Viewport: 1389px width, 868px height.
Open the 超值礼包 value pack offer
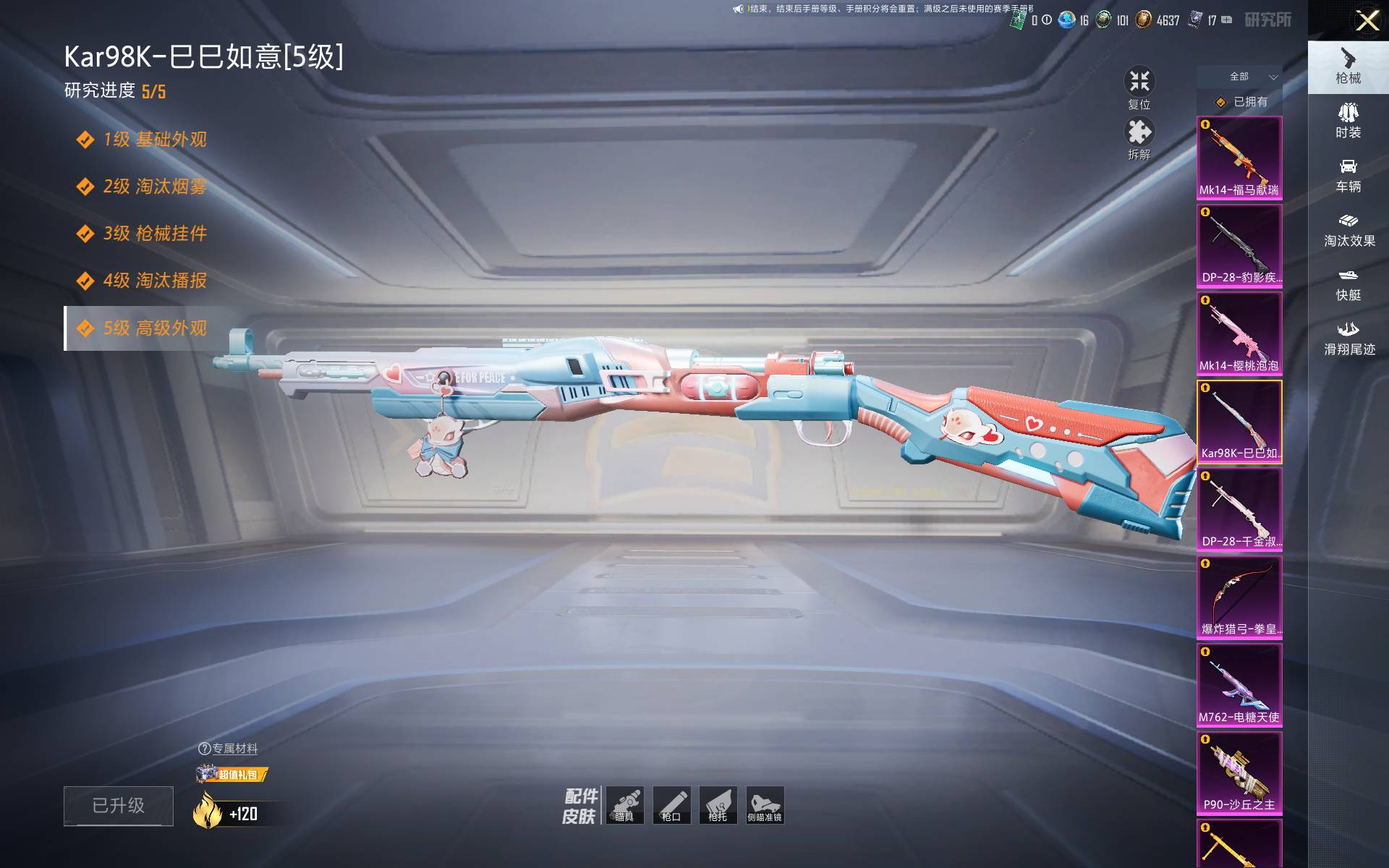232,775
